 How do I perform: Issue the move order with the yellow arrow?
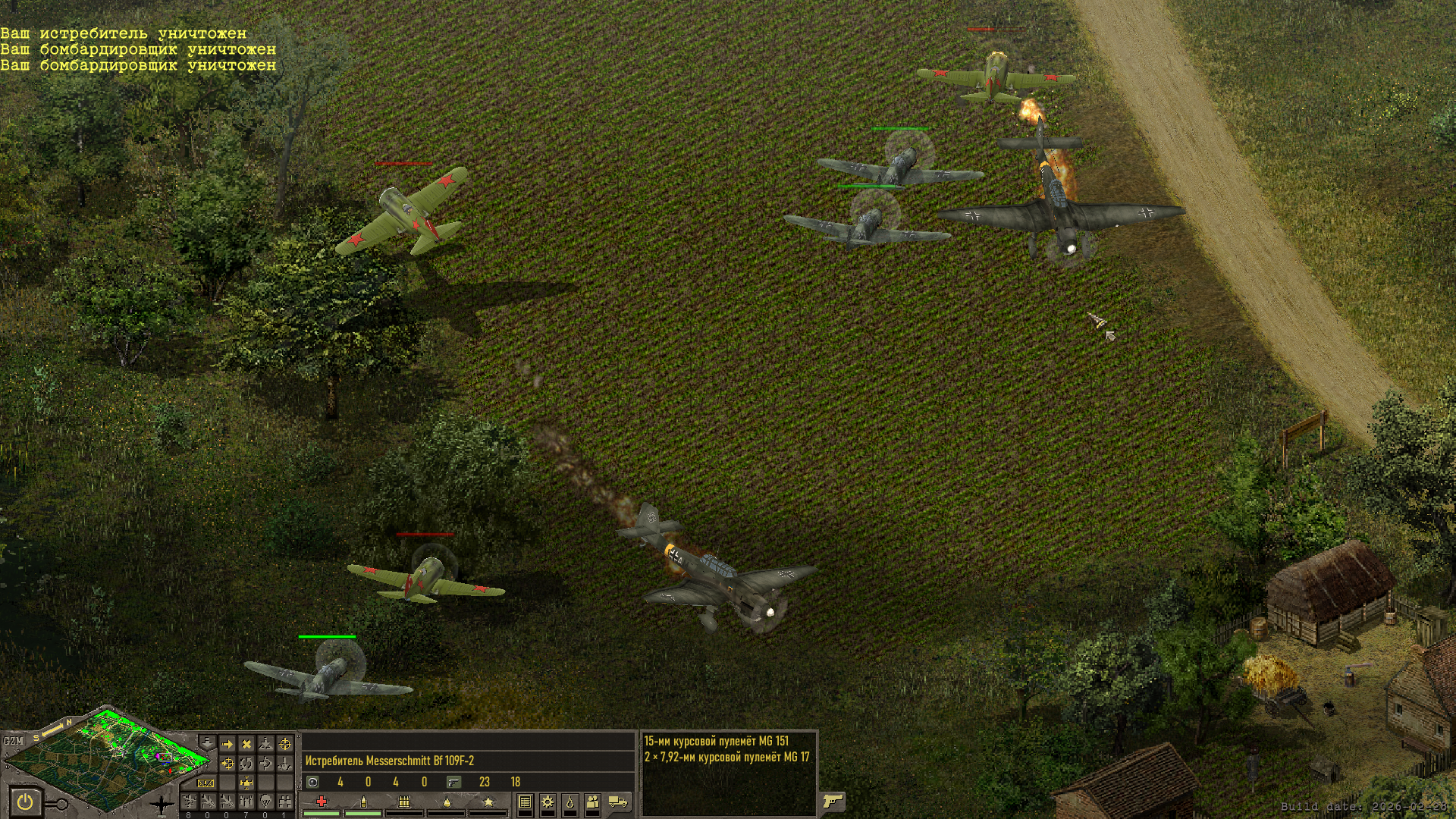click(227, 744)
